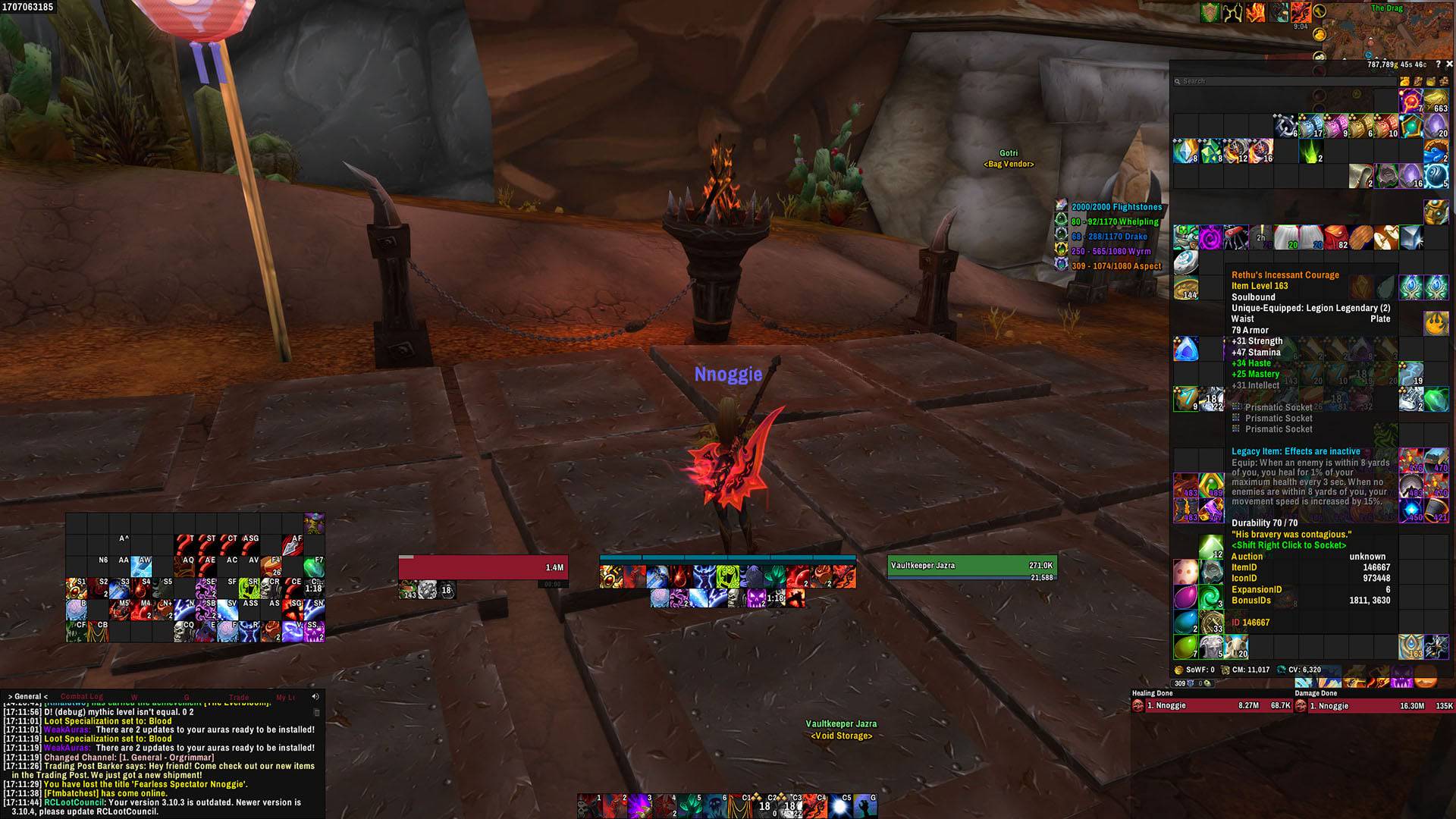Image resolution: width=1456 pixels, height=819 pixels.
Task: Click the Healing Done meter header
Action: click(x=1153, y=693)
